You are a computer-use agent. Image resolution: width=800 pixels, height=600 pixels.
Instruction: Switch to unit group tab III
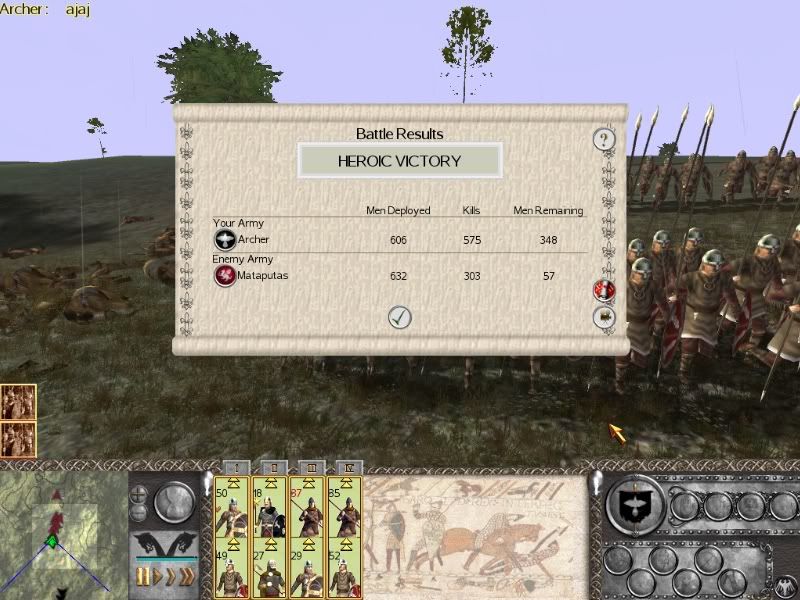(x=307, y=467)
